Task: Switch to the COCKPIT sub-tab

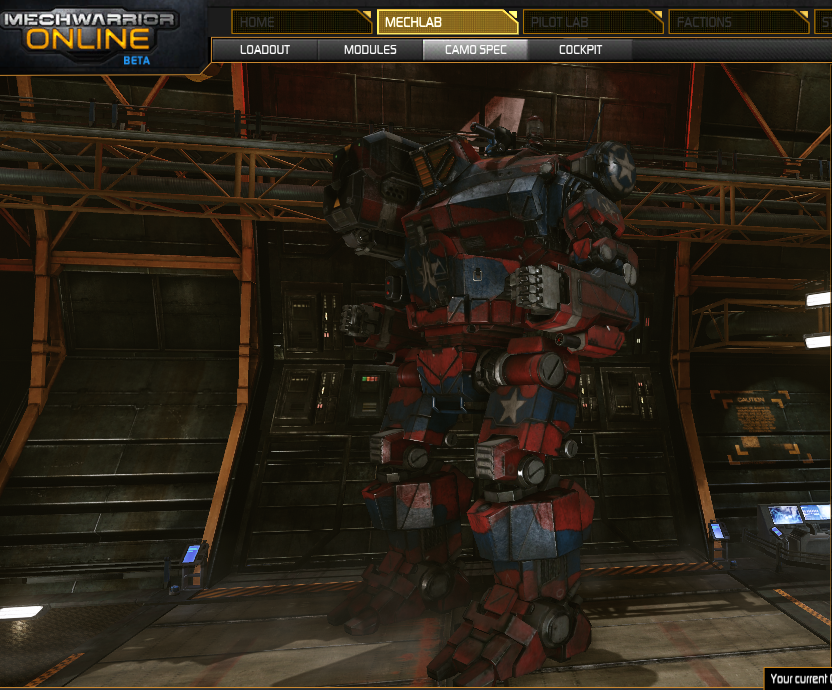Action: click(580, 49)
